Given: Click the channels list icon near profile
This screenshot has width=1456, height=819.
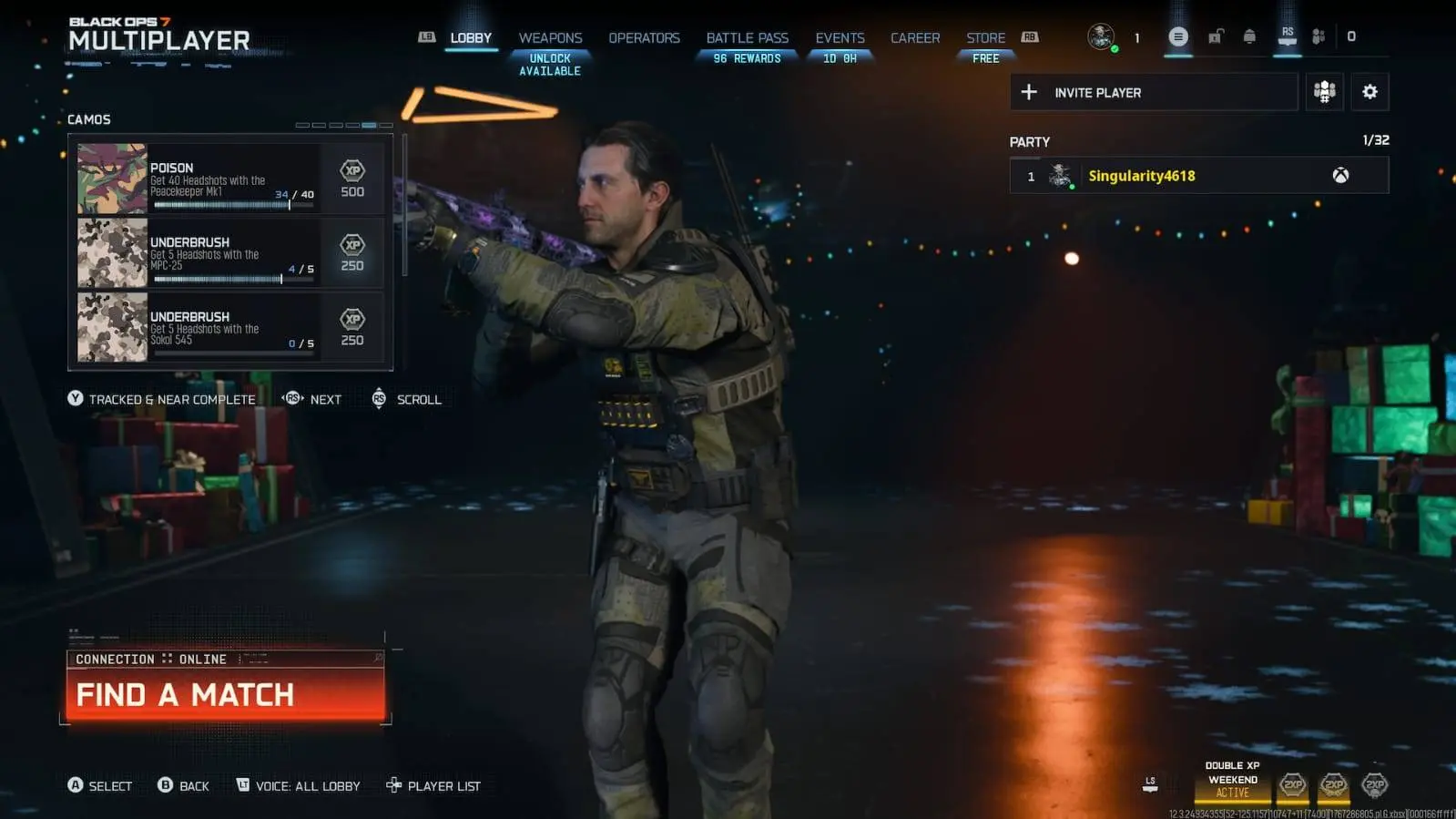Looking at the screenshot, I should tap(1177, 37).
